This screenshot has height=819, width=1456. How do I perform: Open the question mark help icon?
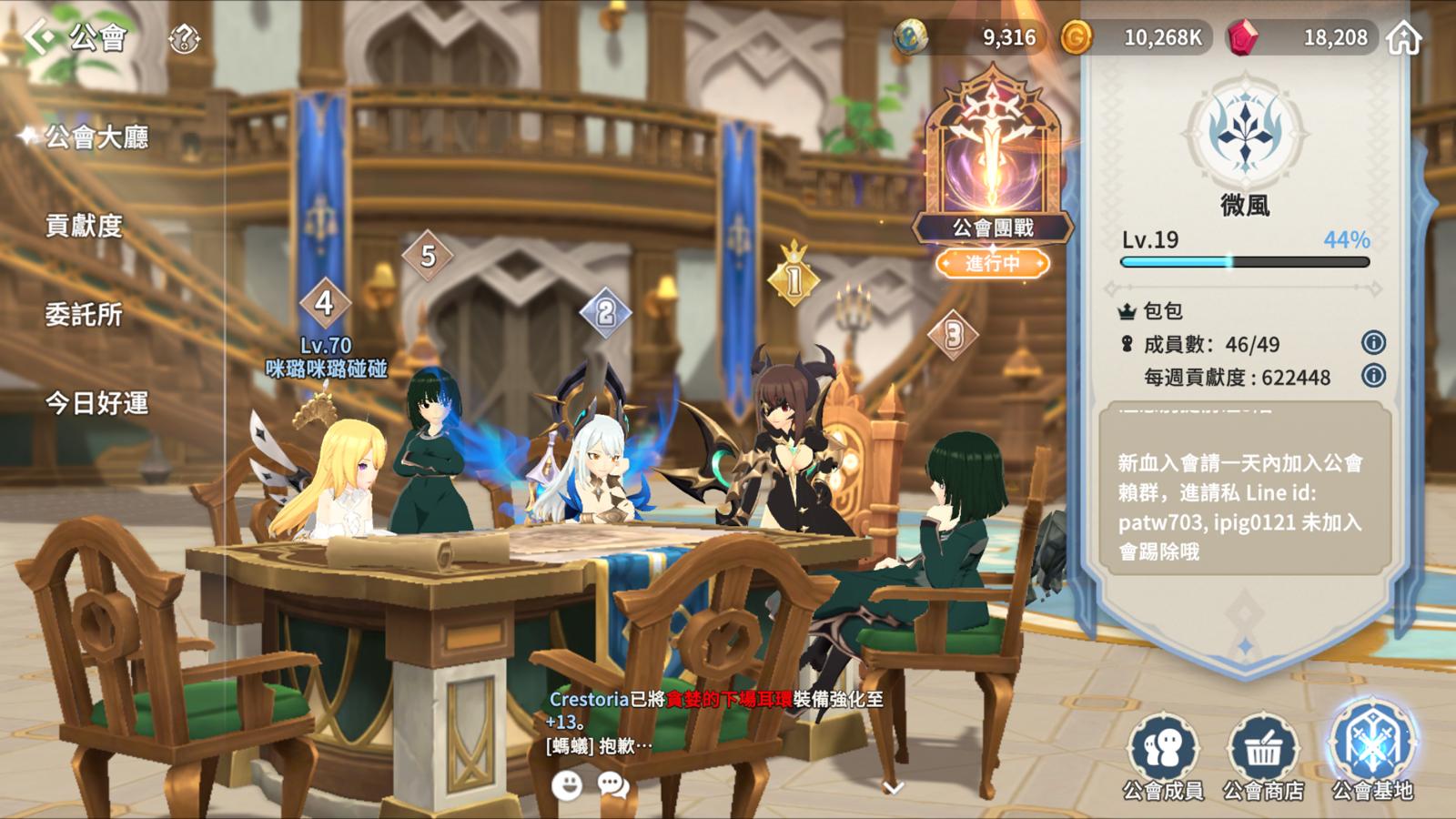pyautogui.click(x=185, y=38)
